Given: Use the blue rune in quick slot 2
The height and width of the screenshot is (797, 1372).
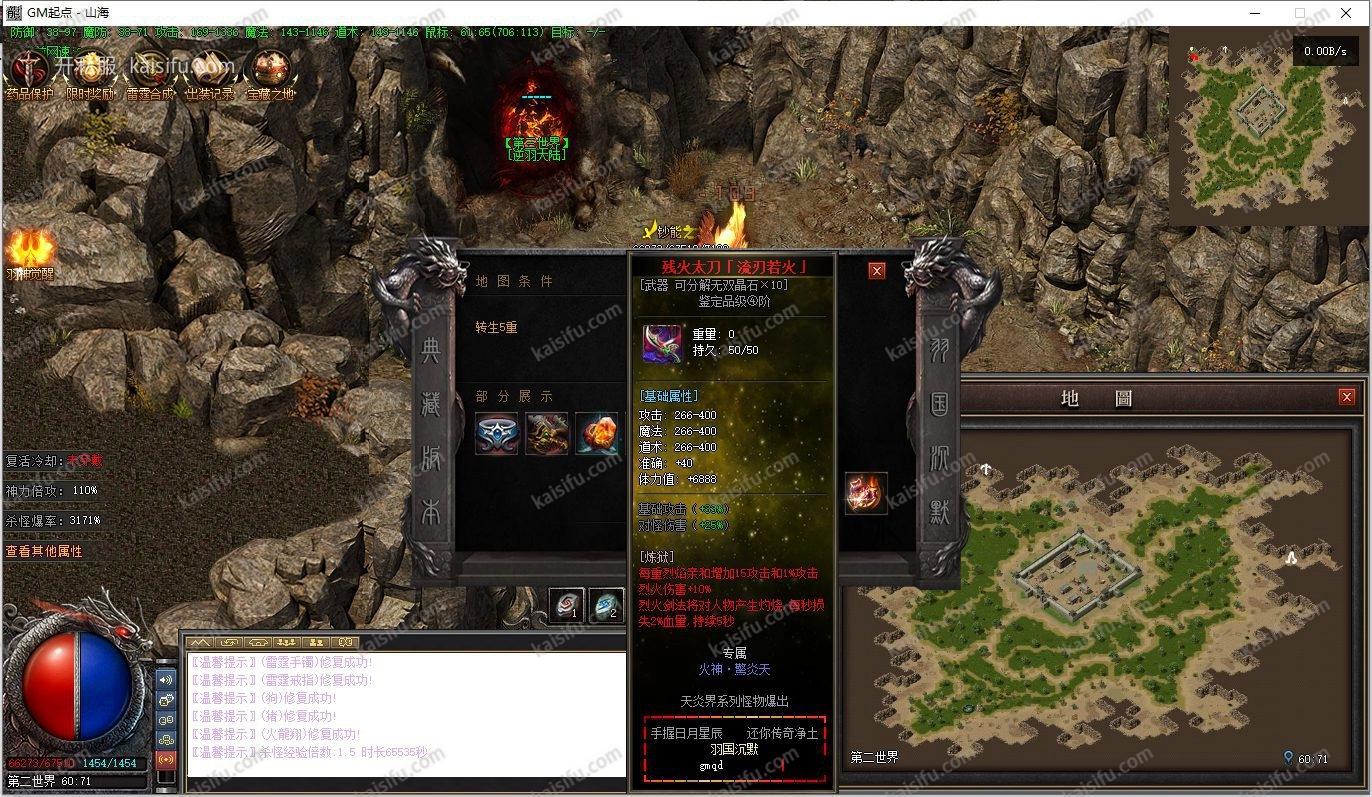Looking at the screenshot, I should click(606, 605).
